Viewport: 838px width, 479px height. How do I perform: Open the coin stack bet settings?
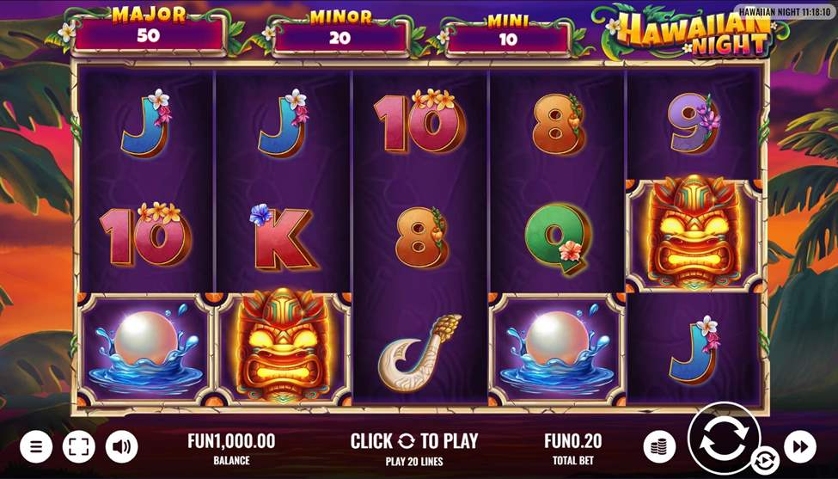(x=659, y=446)
